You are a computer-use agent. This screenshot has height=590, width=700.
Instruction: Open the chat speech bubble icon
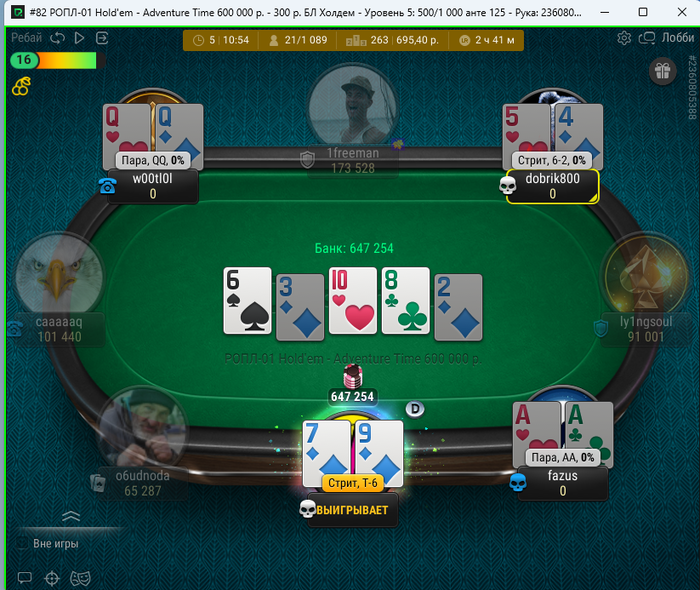click(24, 577)
